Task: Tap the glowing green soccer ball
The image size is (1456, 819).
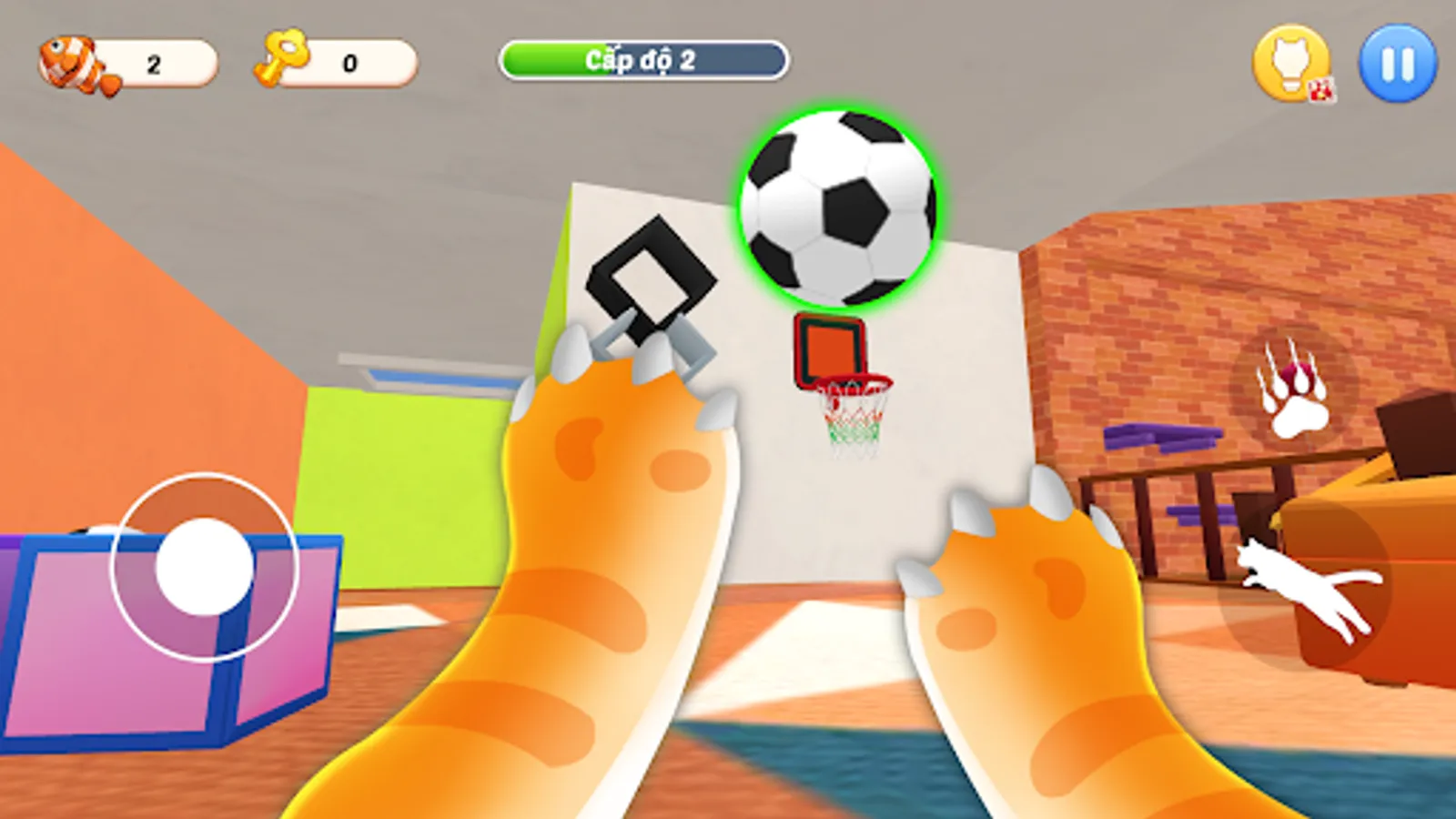Action: pyautogui.click(x=837, y=205)
